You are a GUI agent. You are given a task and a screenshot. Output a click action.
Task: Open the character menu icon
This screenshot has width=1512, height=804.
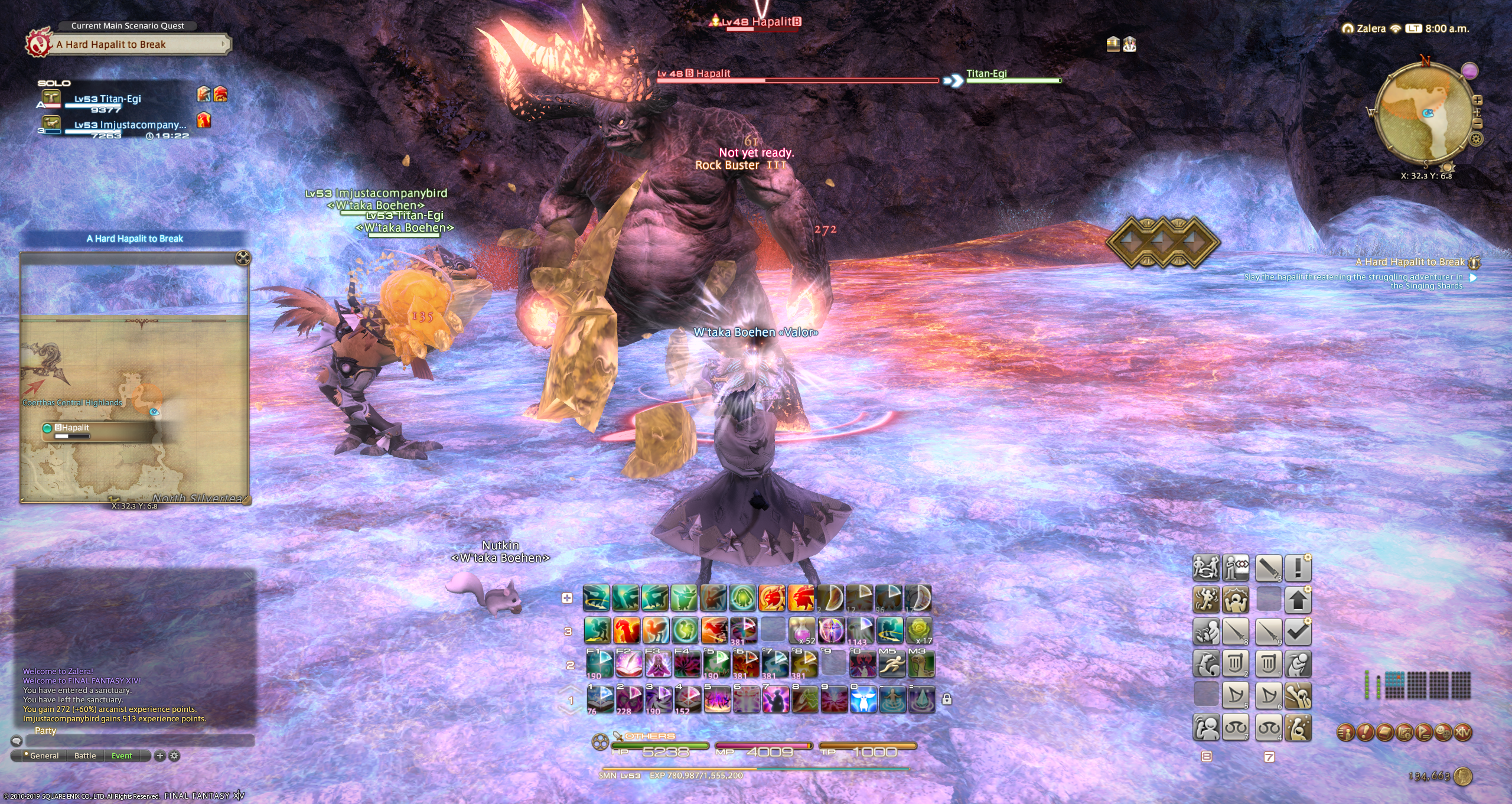[1345, 733]
